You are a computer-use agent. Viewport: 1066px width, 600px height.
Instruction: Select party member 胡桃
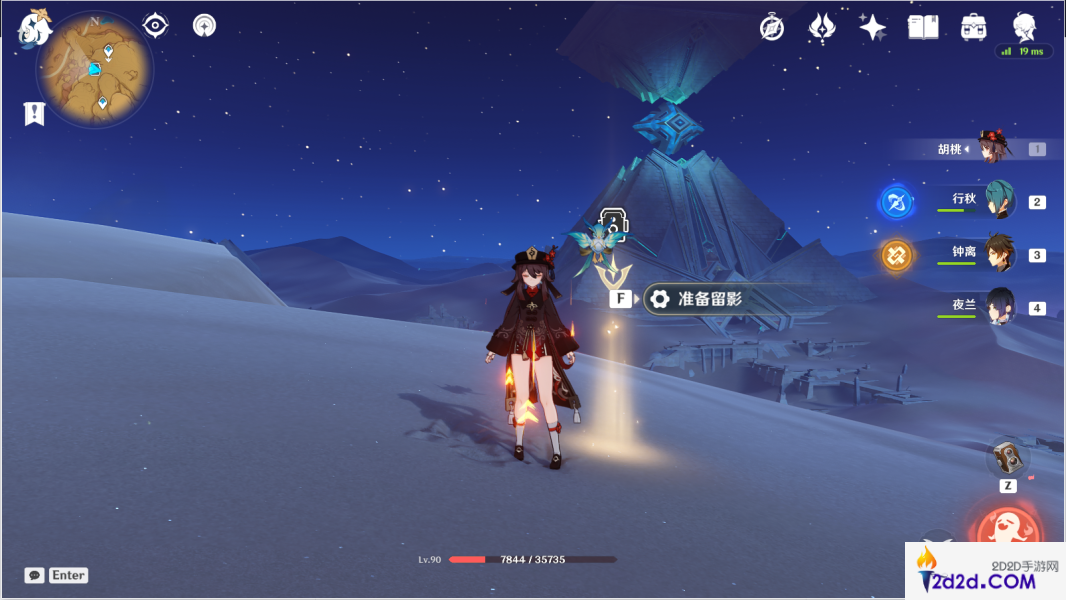click(995, 149)
